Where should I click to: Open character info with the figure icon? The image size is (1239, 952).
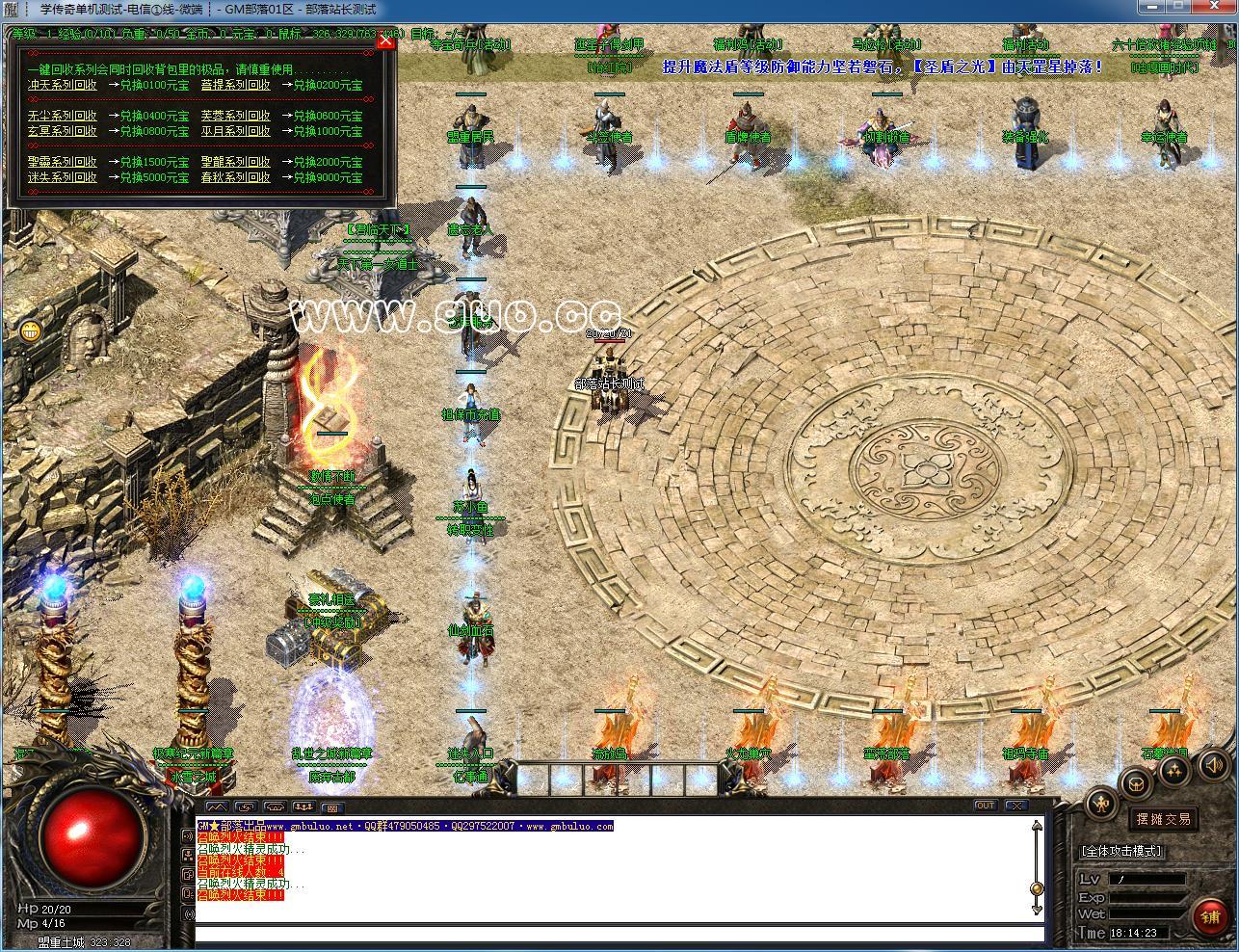(x=1101, y=804)
